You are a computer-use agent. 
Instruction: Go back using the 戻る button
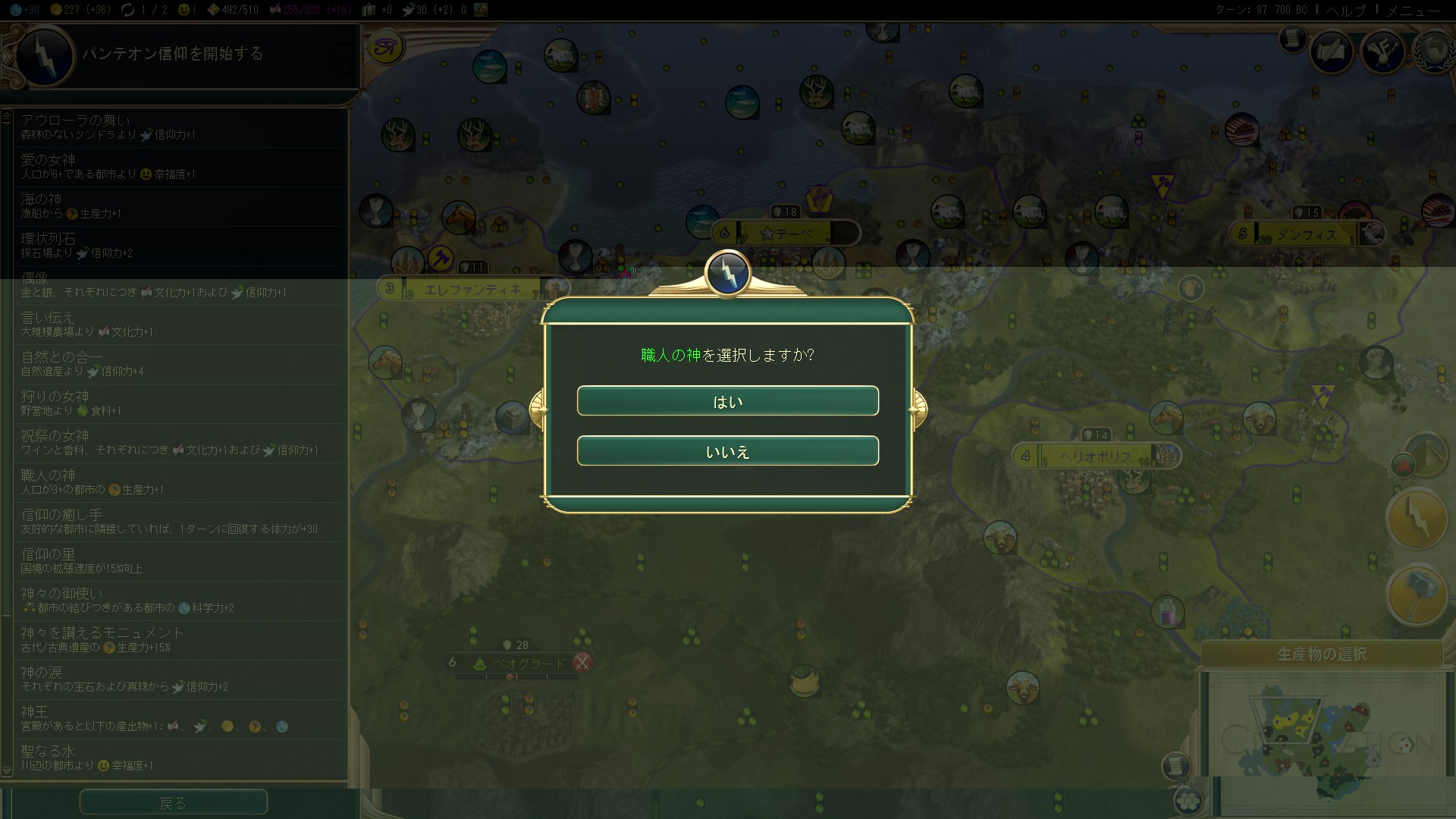pyautogui.click(x=173, y=802)
